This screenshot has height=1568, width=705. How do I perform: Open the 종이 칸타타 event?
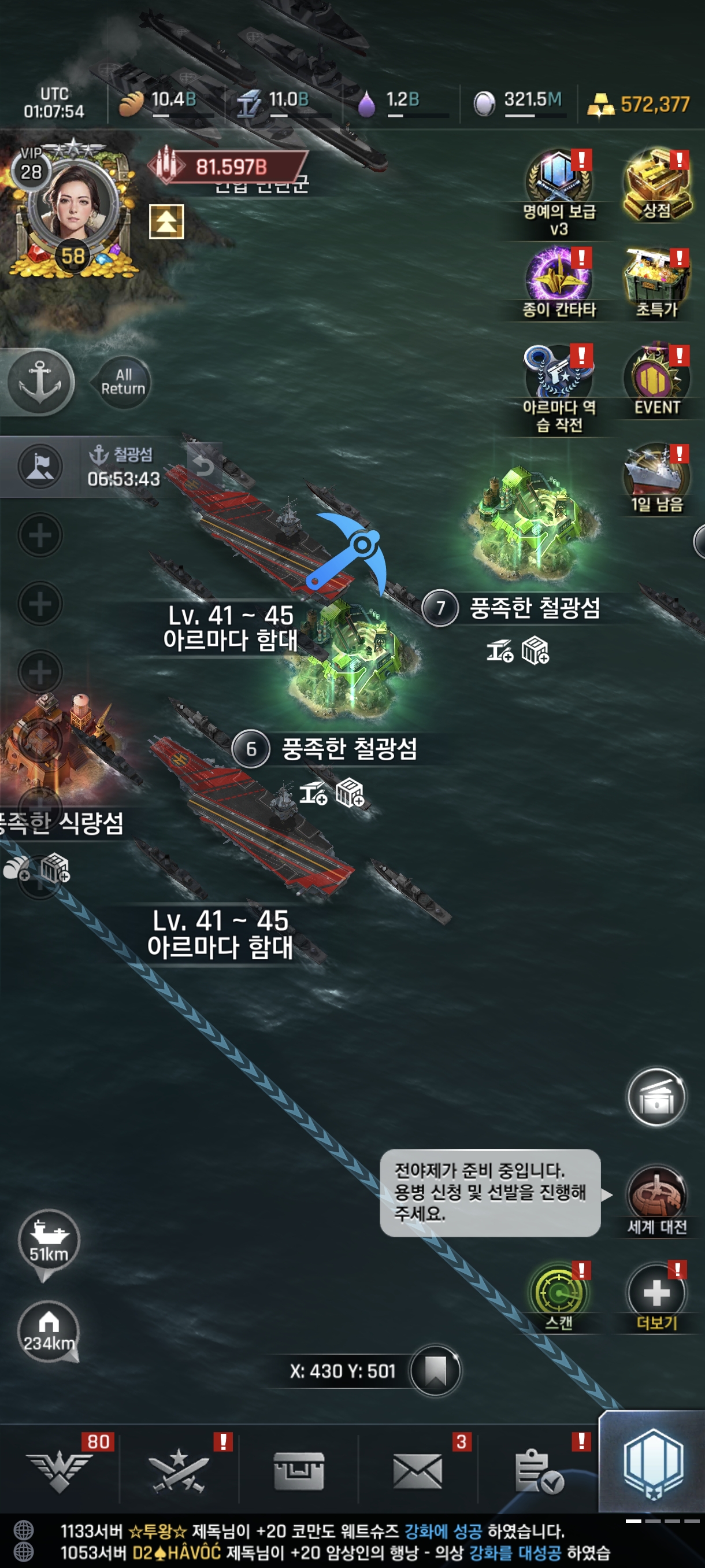(558, 278)
